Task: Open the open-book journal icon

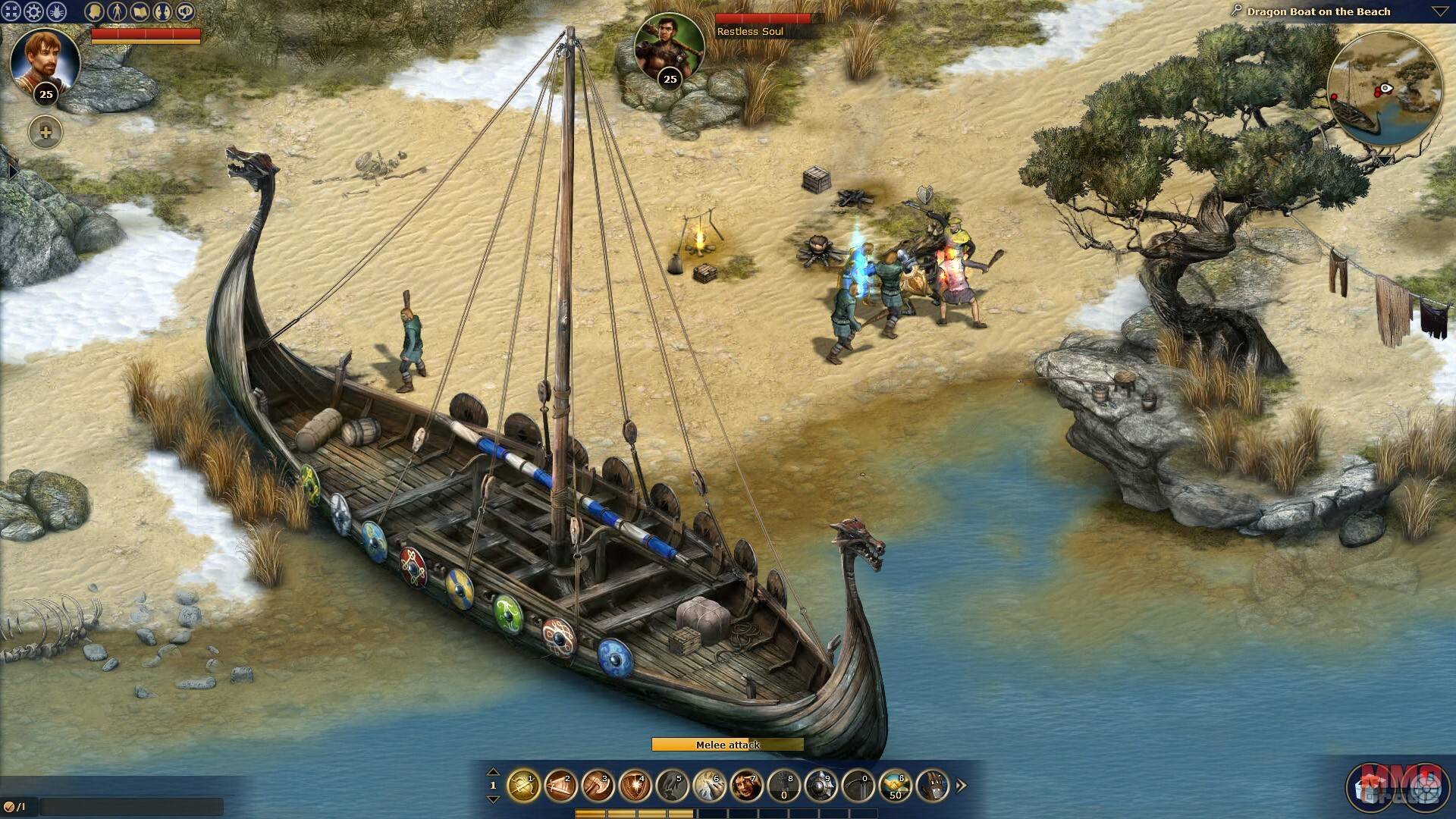Action: [140, 11]
